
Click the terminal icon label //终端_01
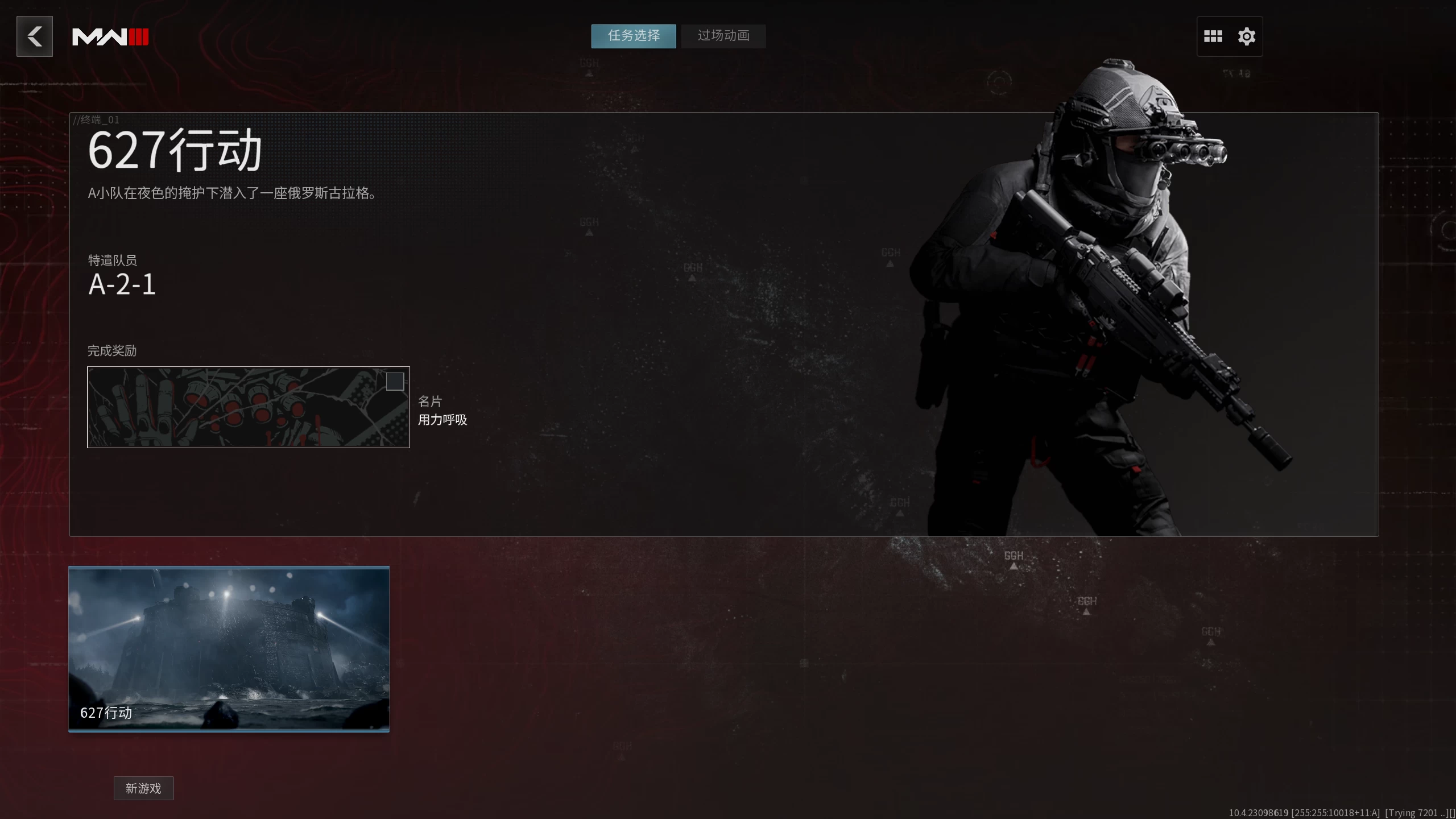[95, 120]
